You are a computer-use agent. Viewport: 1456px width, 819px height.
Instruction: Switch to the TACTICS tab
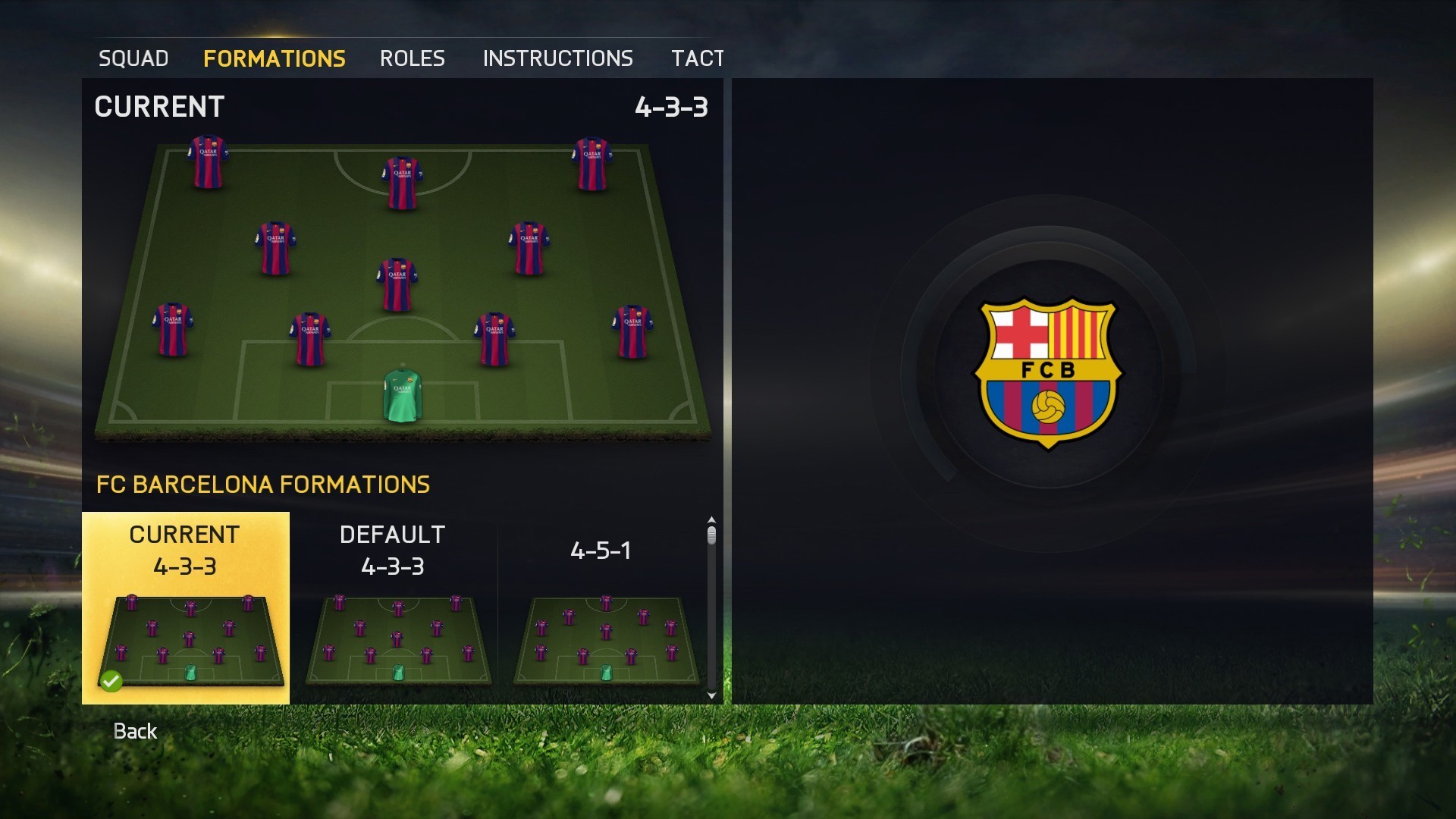[697, 58]
